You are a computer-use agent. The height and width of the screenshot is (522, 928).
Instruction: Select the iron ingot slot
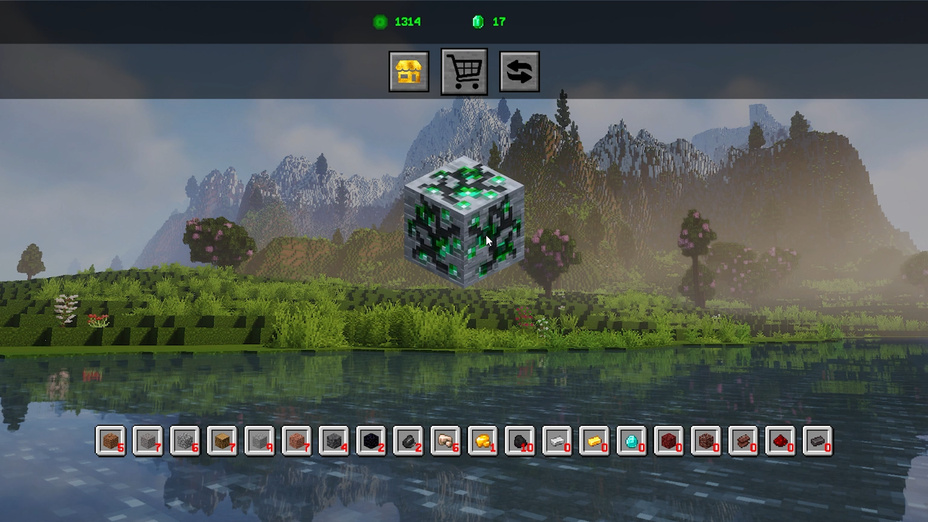557,440
